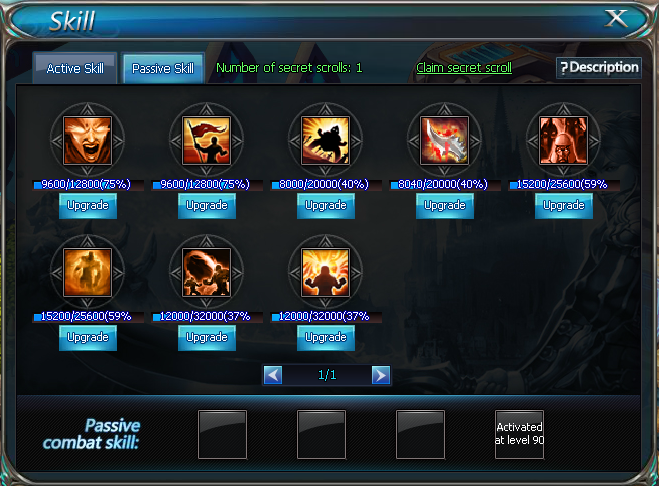Select the red banner bearer skill icon

[x=207, y=140]
